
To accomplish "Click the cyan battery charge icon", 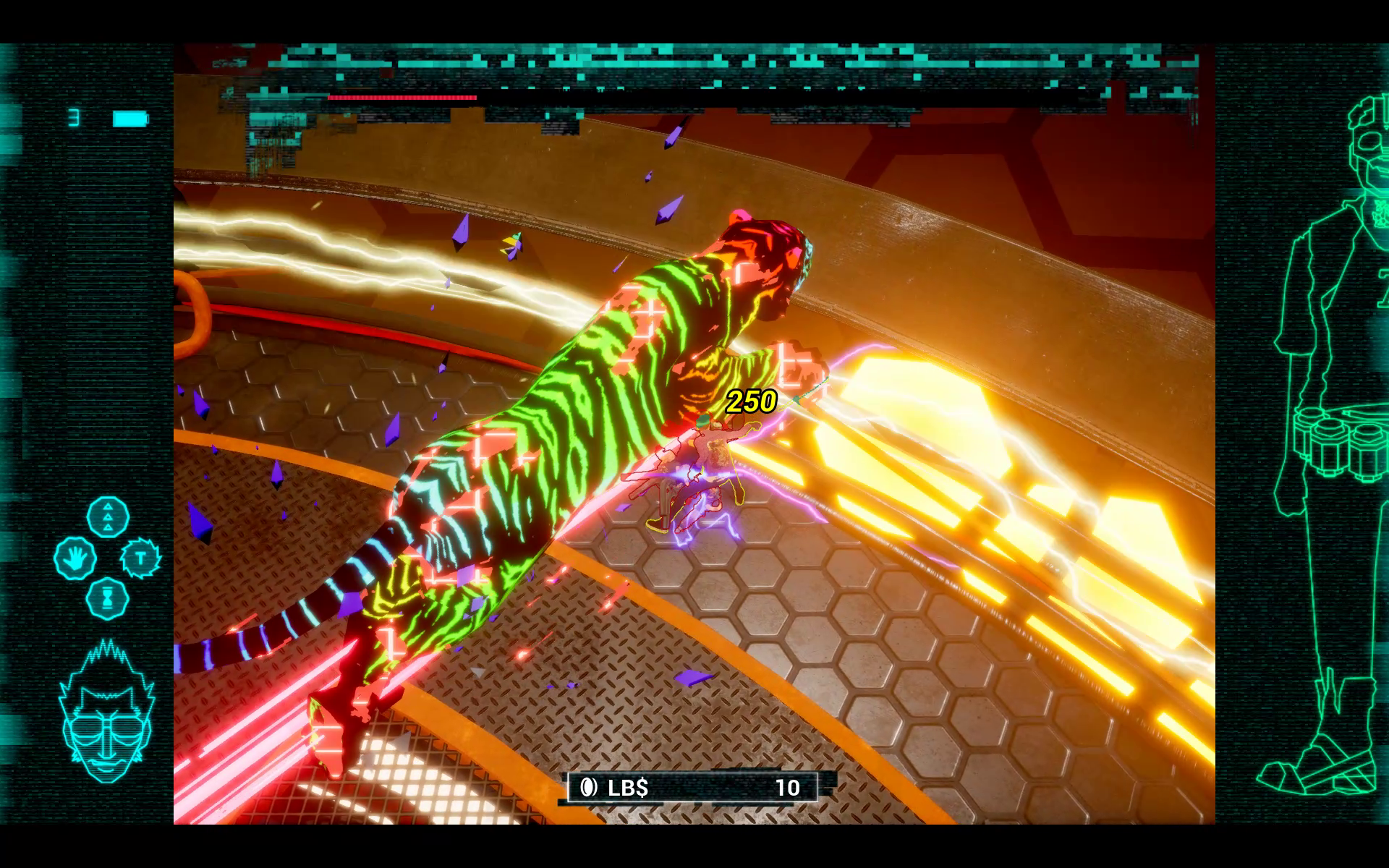I will point(130,119).
